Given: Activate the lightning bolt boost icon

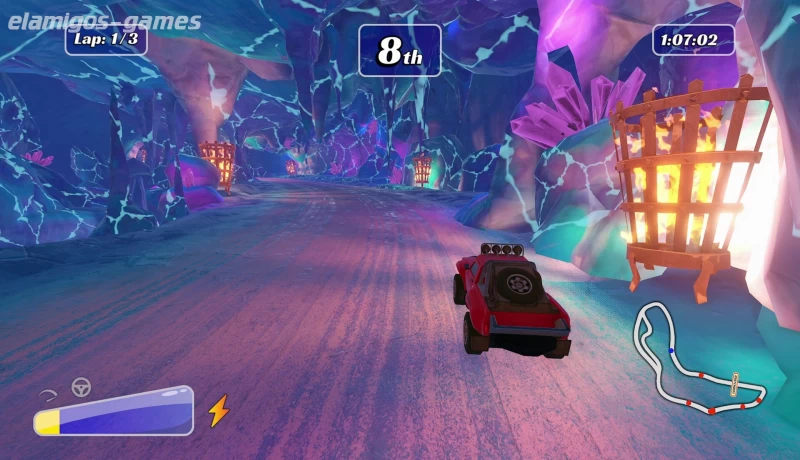Looking at the screenshot, I should 218,410.
